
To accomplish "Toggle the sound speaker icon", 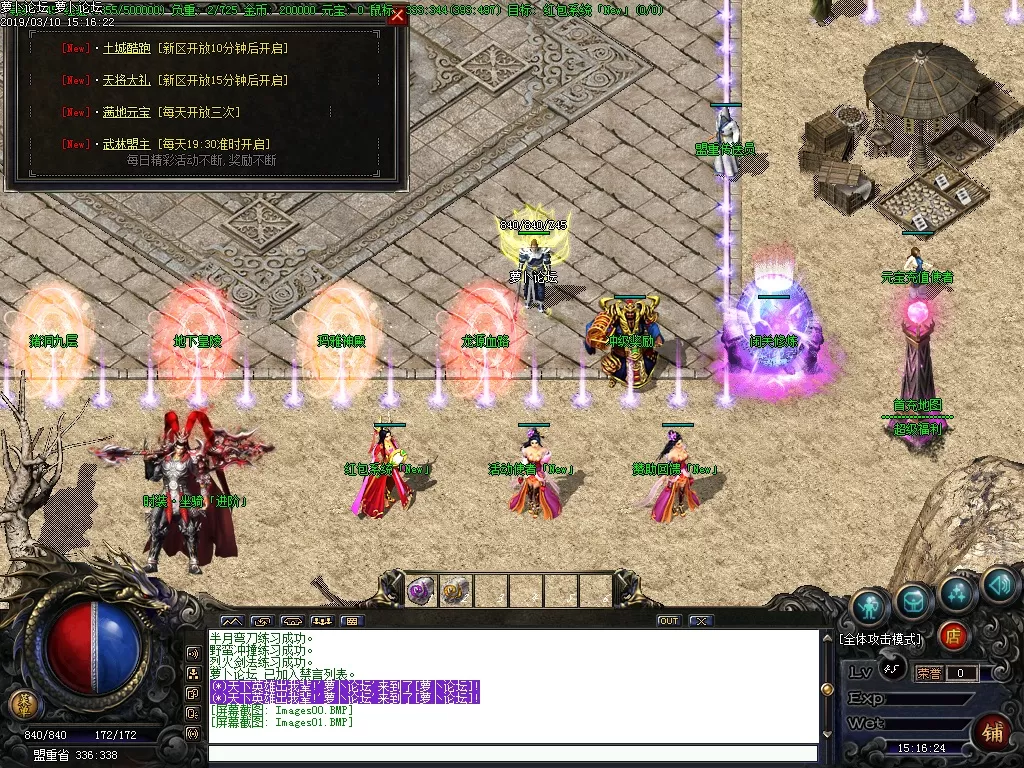I will coord(999,585).
